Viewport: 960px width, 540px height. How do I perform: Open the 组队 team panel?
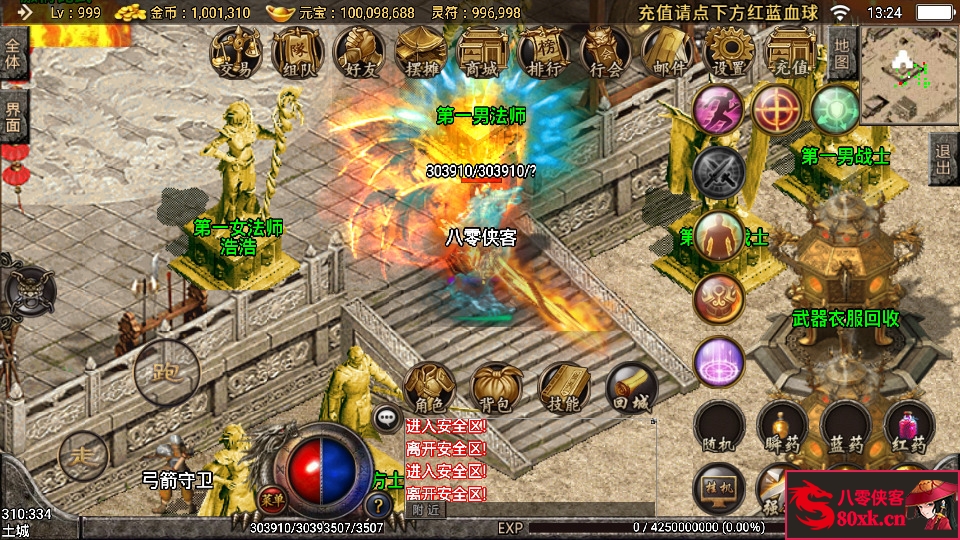click(298, 52)
